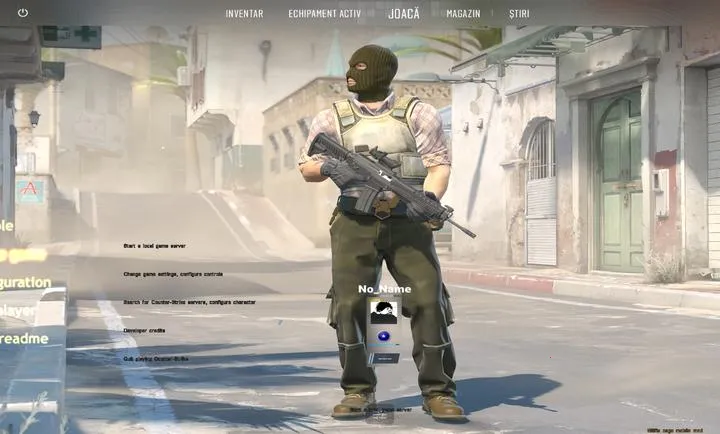Open the Configuration menu entry

point(25,282)
